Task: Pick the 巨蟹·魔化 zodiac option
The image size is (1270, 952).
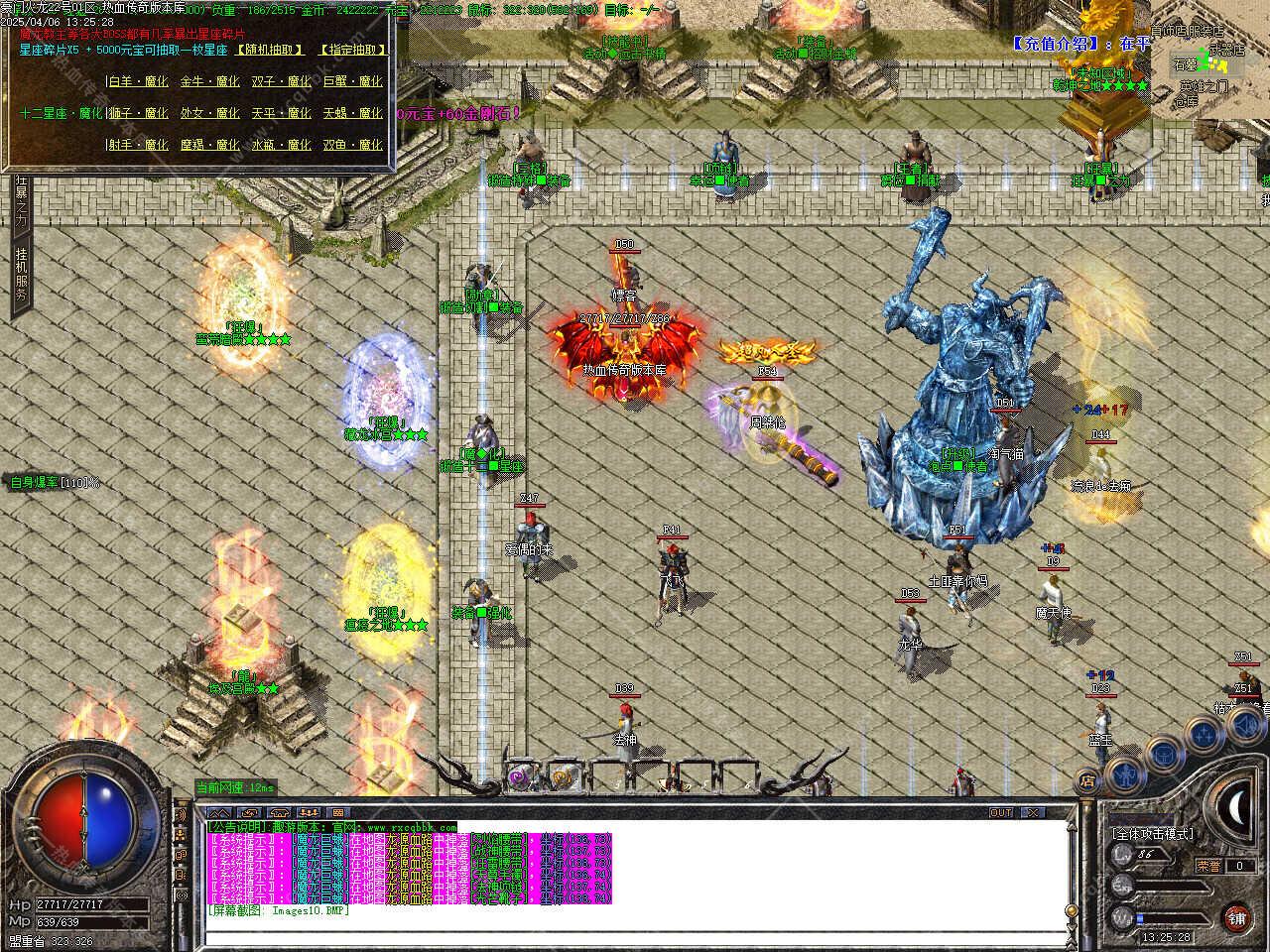Action: tap(352, 82)
